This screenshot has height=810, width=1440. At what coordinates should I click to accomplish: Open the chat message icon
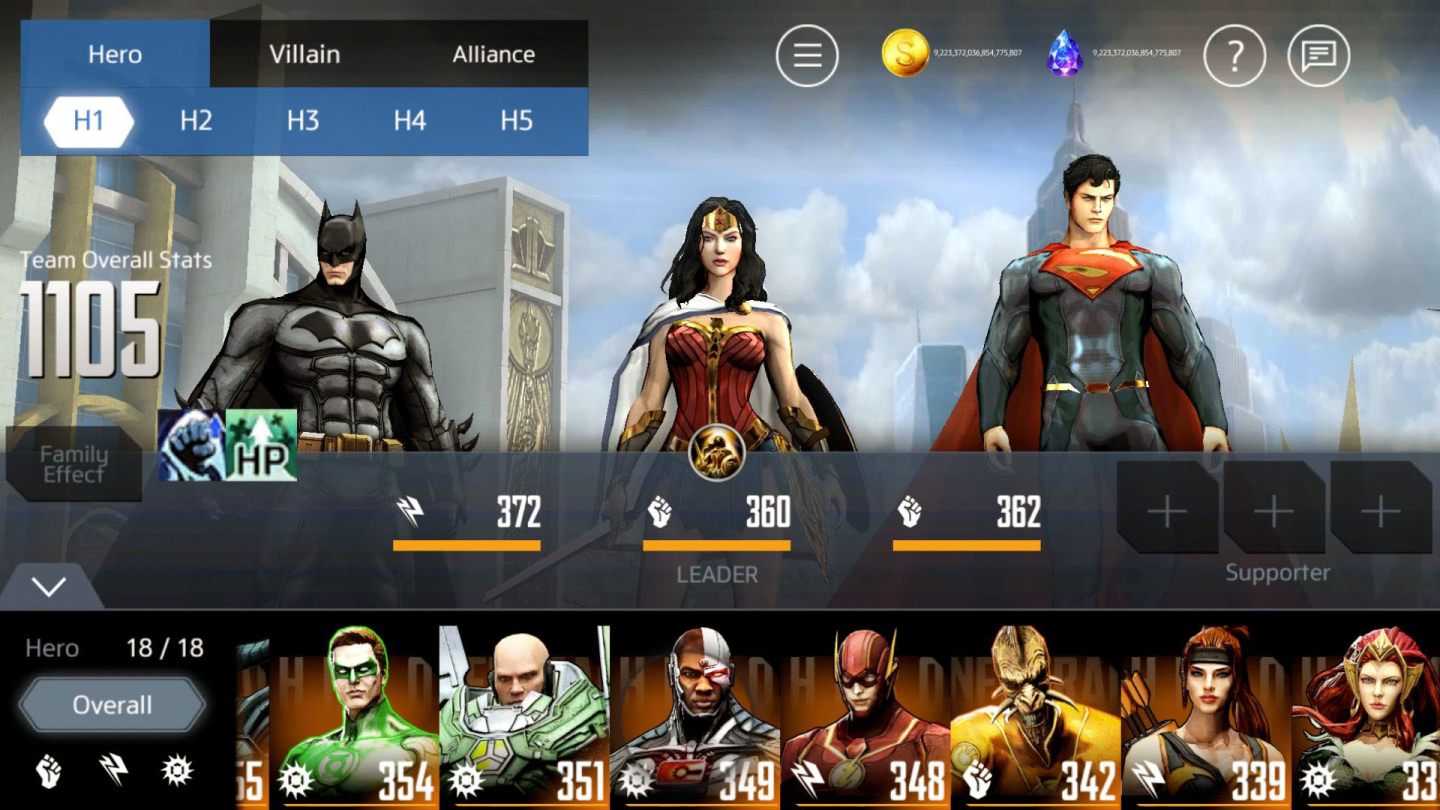1318,56
